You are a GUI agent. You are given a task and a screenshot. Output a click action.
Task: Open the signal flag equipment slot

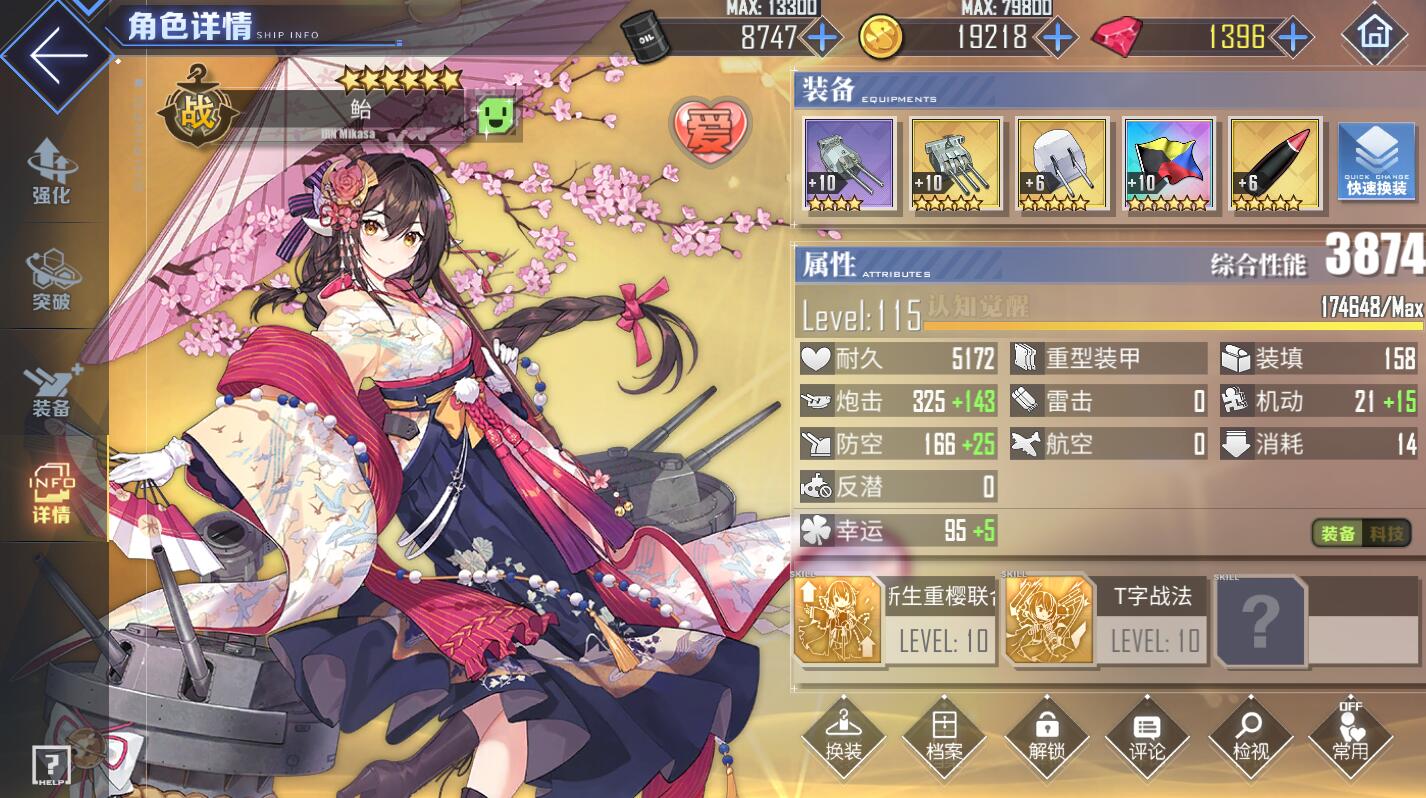[1168, 164]
